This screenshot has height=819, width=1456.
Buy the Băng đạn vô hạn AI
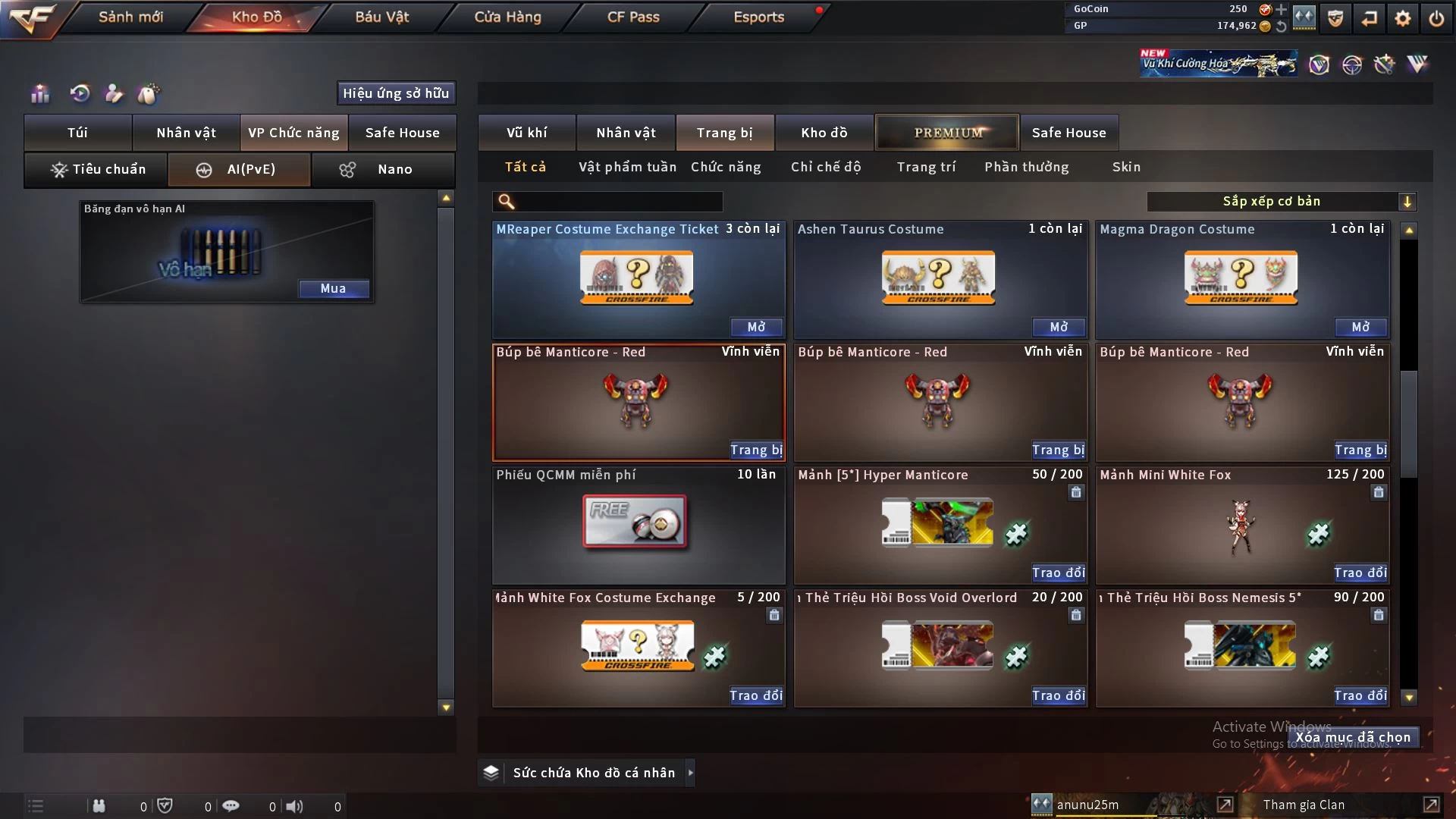333,288
